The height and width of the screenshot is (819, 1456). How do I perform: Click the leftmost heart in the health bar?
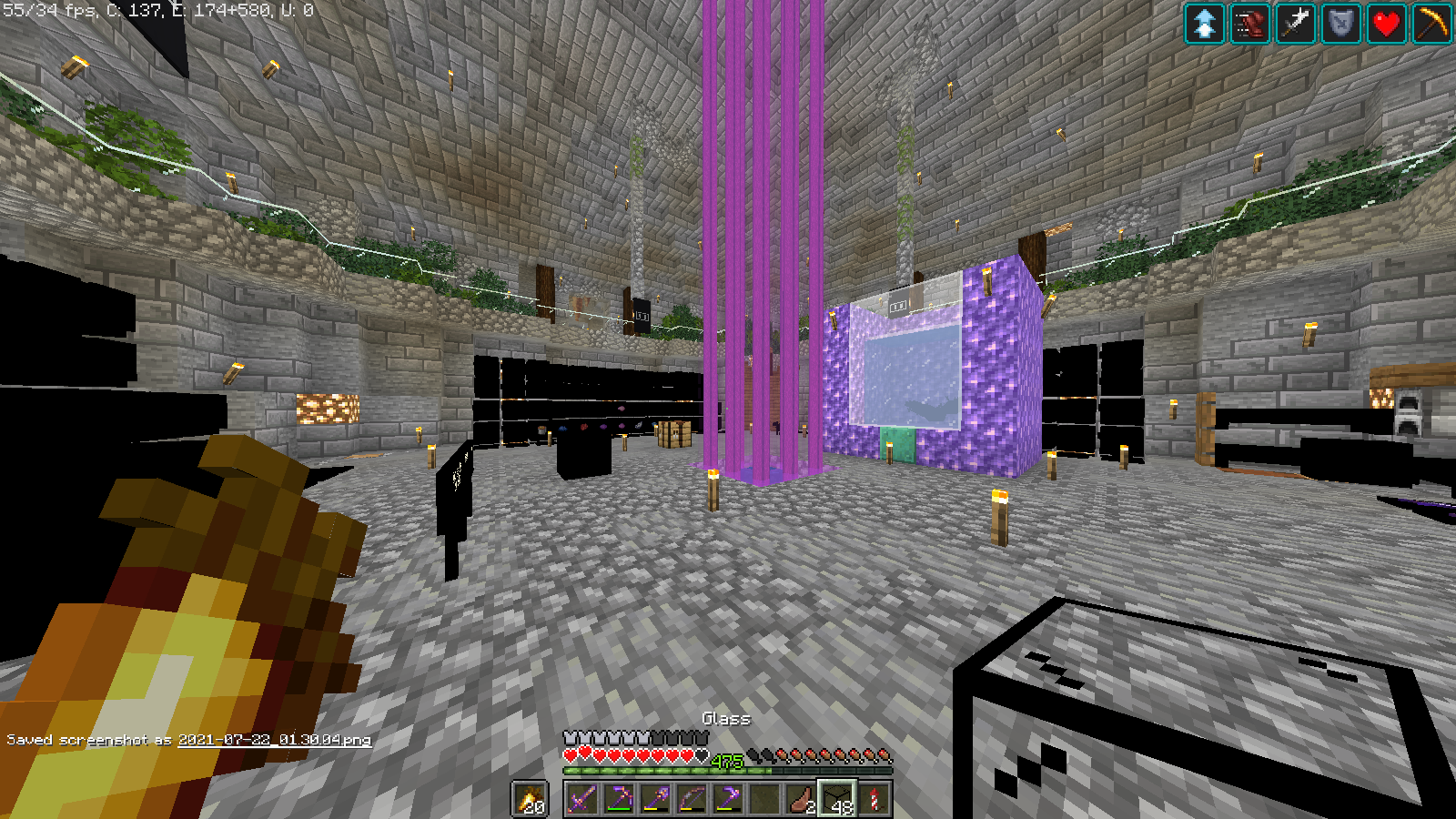pyautogui.click(x=571, y=753)
